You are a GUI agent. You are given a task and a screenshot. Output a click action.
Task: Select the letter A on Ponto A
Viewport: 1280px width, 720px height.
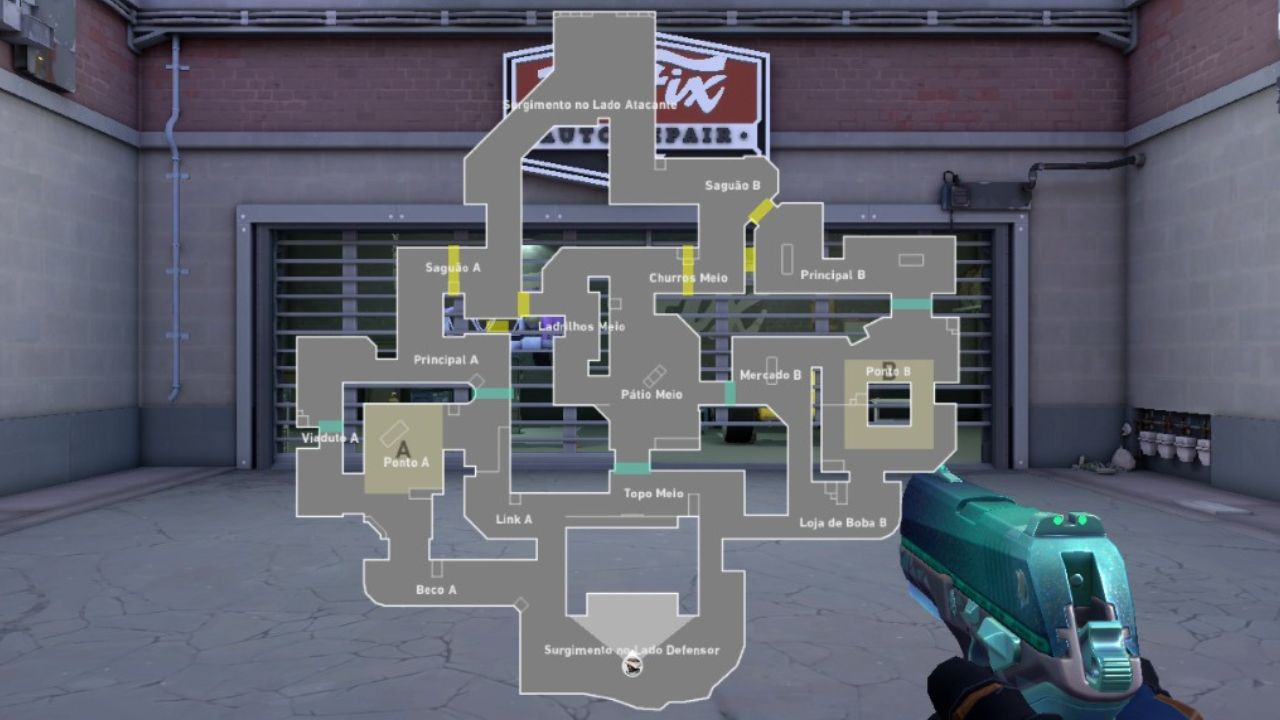402,448
